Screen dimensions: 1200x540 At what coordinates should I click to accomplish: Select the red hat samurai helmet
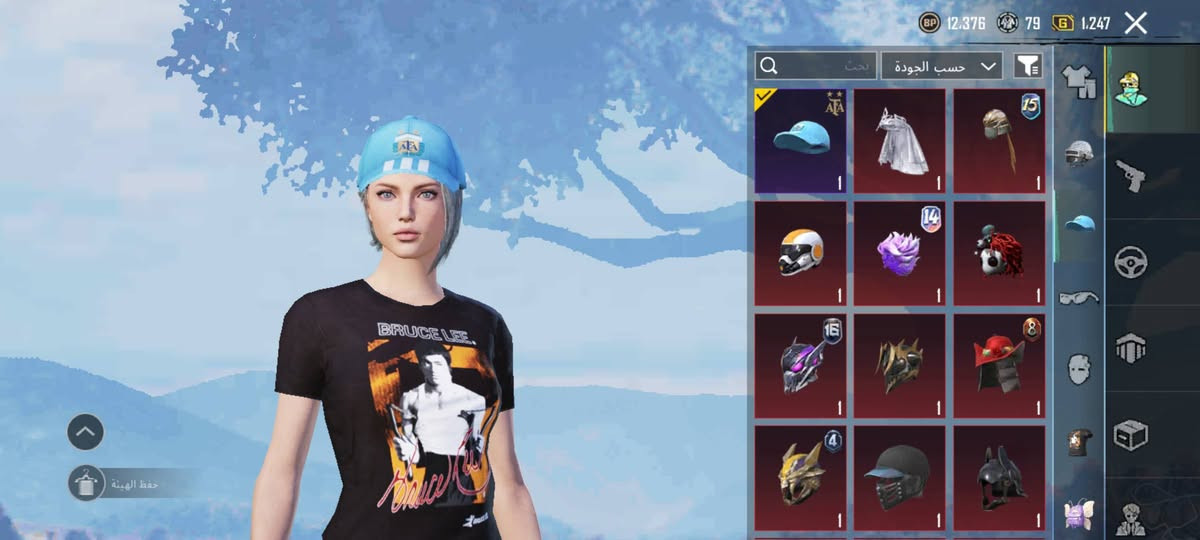pyautogui.click(x=999, y=366)
